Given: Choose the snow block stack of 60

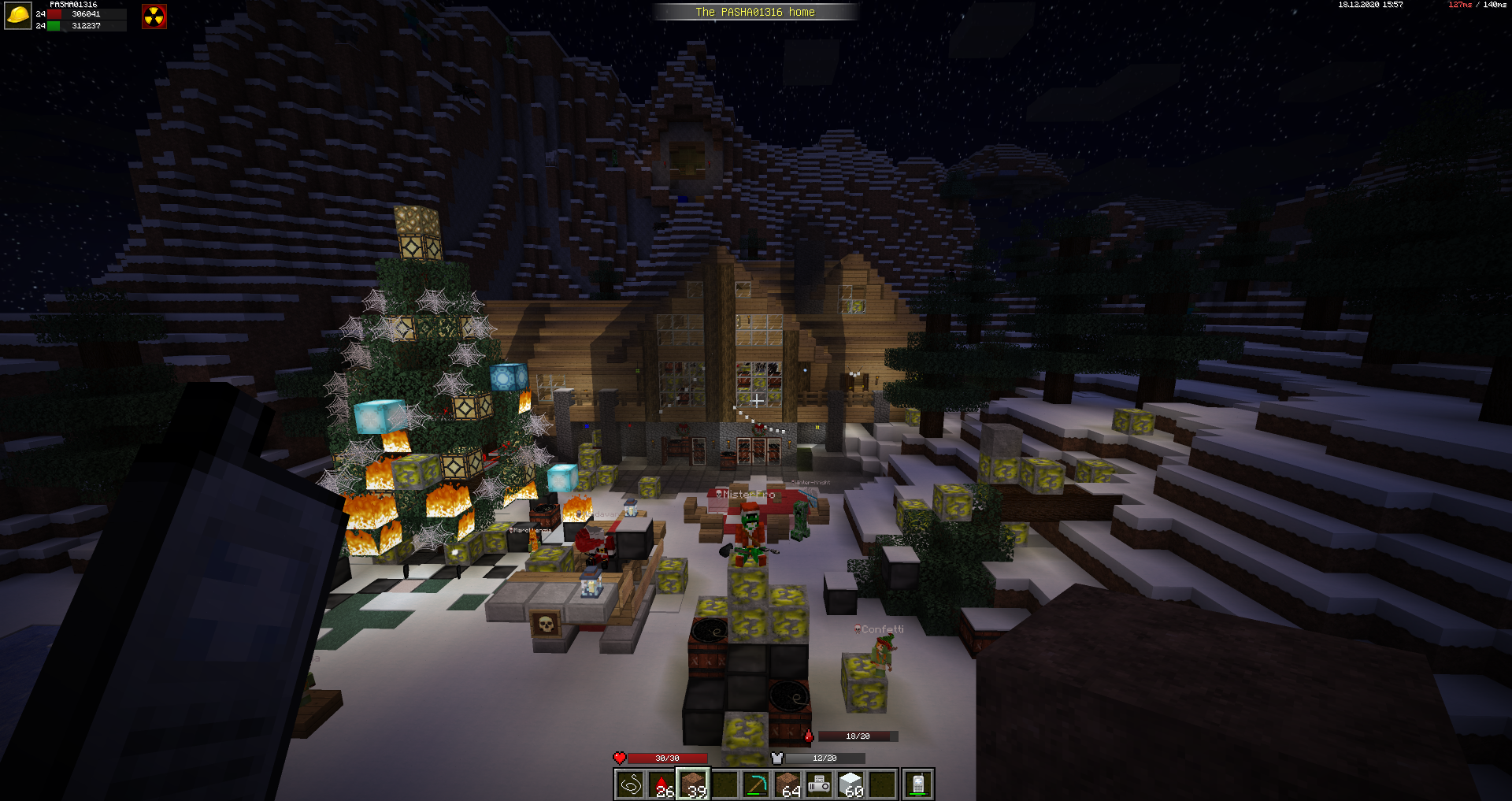Looking at the screenshot, I should [851, 784].
